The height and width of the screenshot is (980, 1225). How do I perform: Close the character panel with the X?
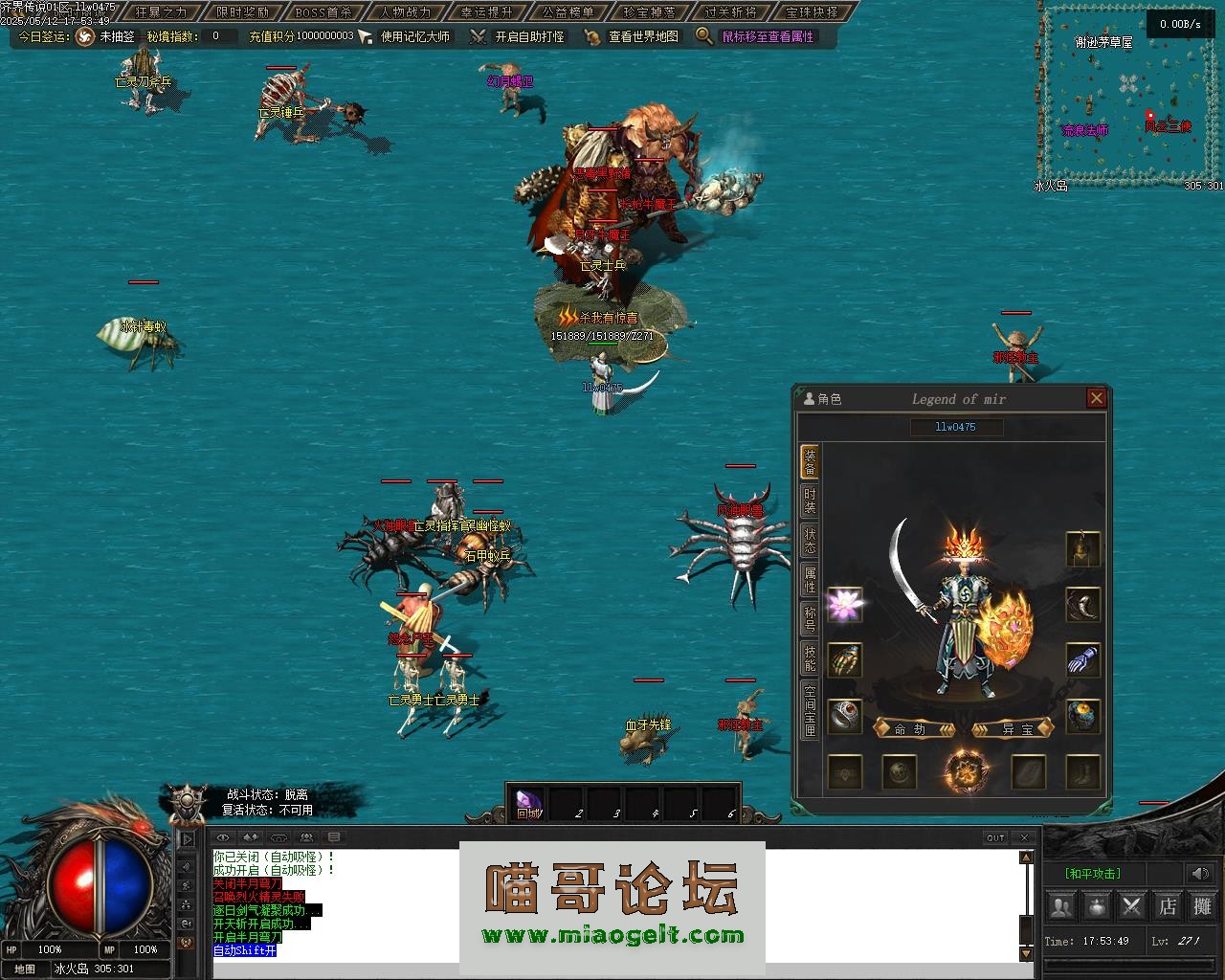(x=1097, y=398)
